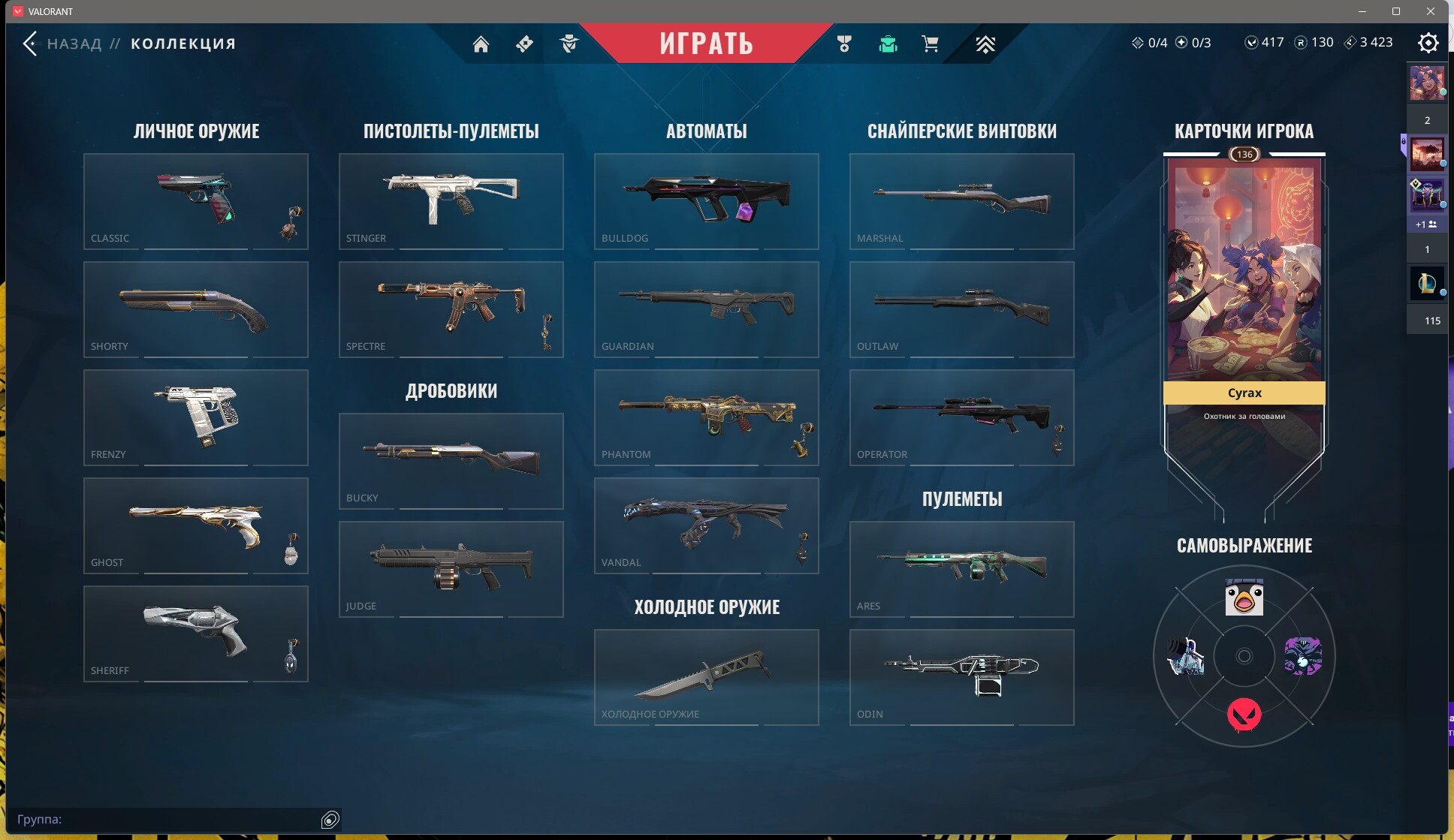Image resolution: width=1454 pixels, height=840 pixels.
Task: Select the Odin machine gun slot
Action: [961, 677]
